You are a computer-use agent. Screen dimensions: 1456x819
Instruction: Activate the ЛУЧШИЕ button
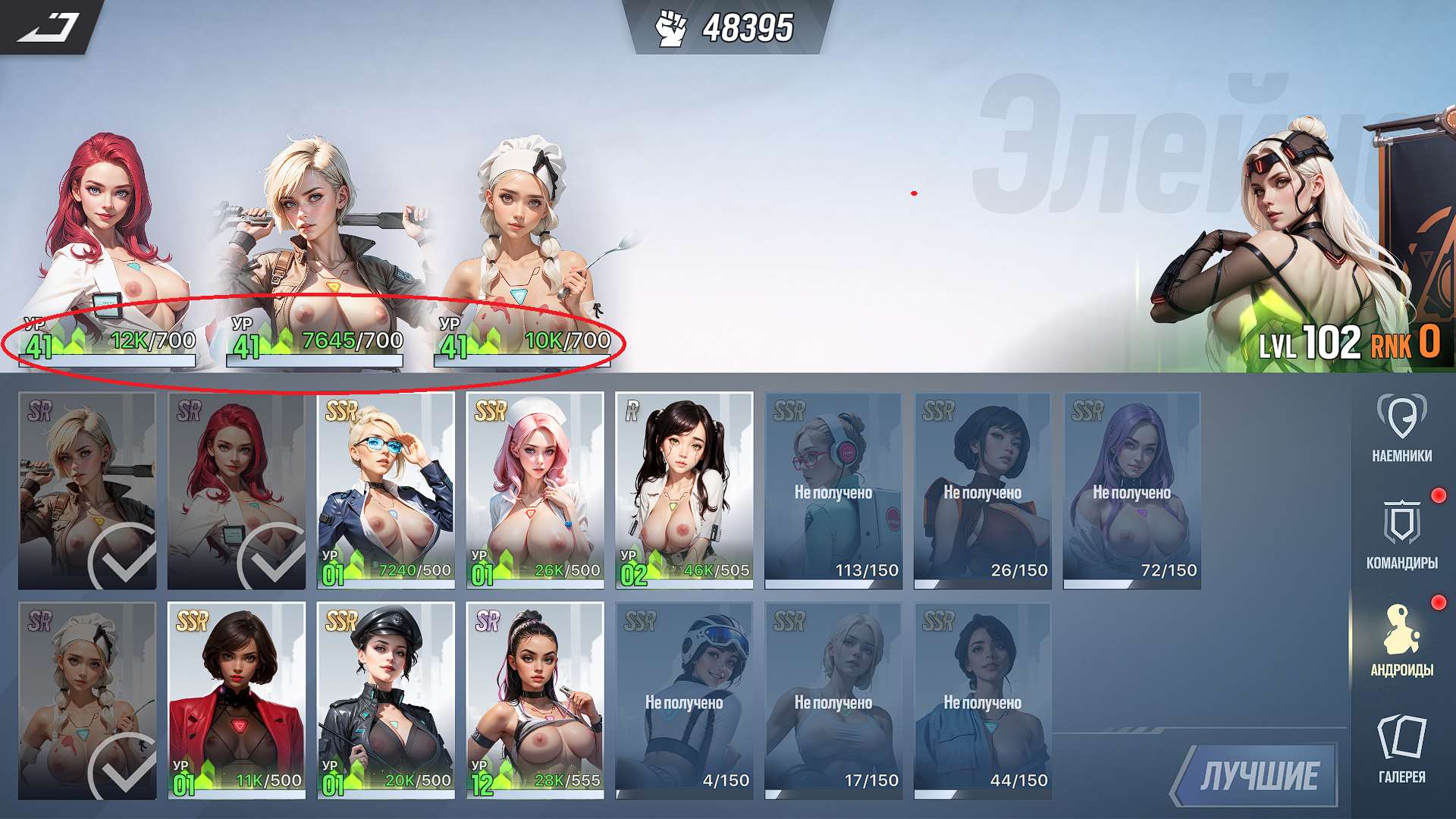click(1258, 775)
